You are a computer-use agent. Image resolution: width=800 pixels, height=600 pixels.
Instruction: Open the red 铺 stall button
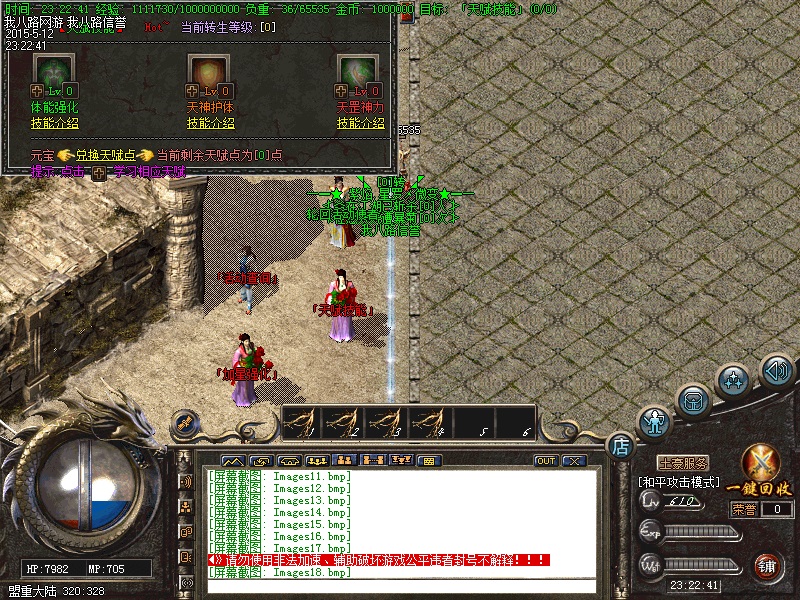point(769,567)
